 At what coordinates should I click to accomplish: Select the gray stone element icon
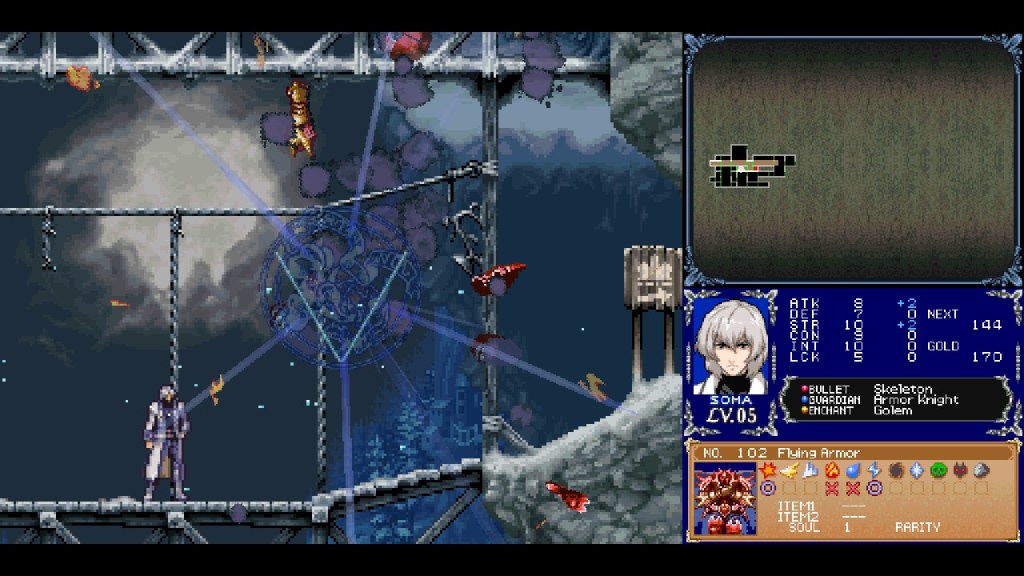click(981, 470)
